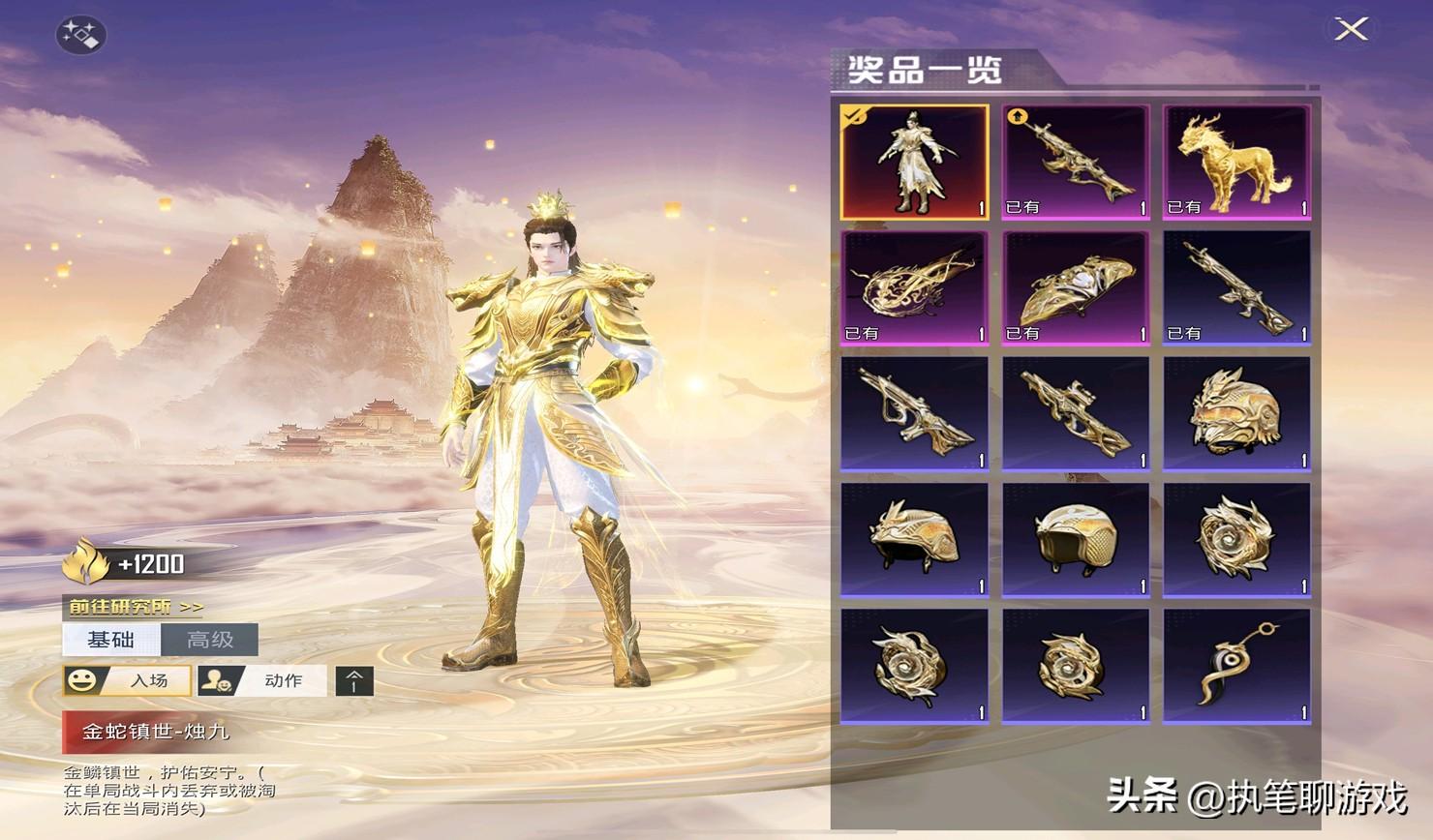Toggle the sparkle icon at top left
1433x840 pixels.
click(x=80, y=36)
